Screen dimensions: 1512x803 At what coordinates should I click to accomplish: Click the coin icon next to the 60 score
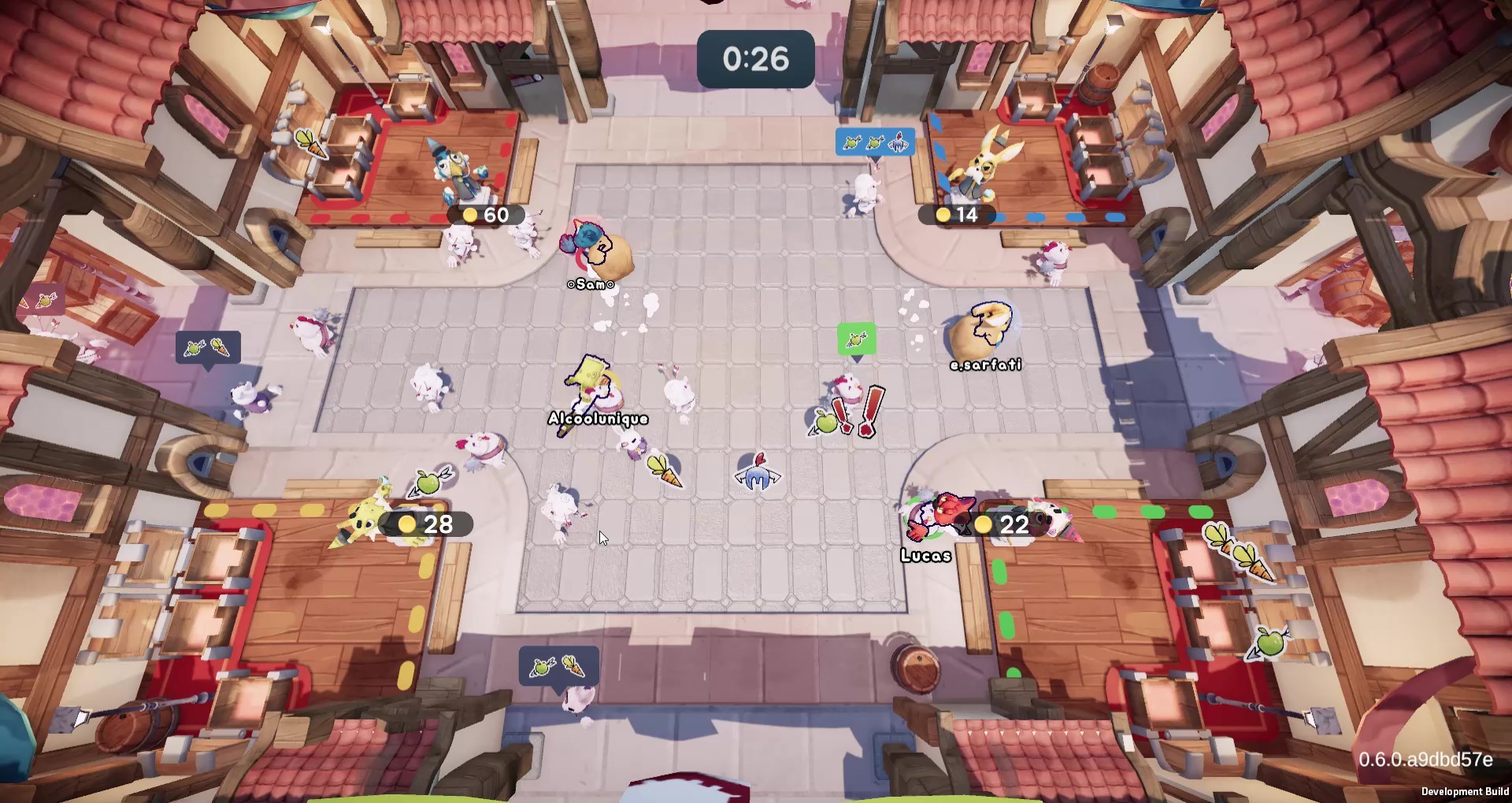[x=470, y=215]
